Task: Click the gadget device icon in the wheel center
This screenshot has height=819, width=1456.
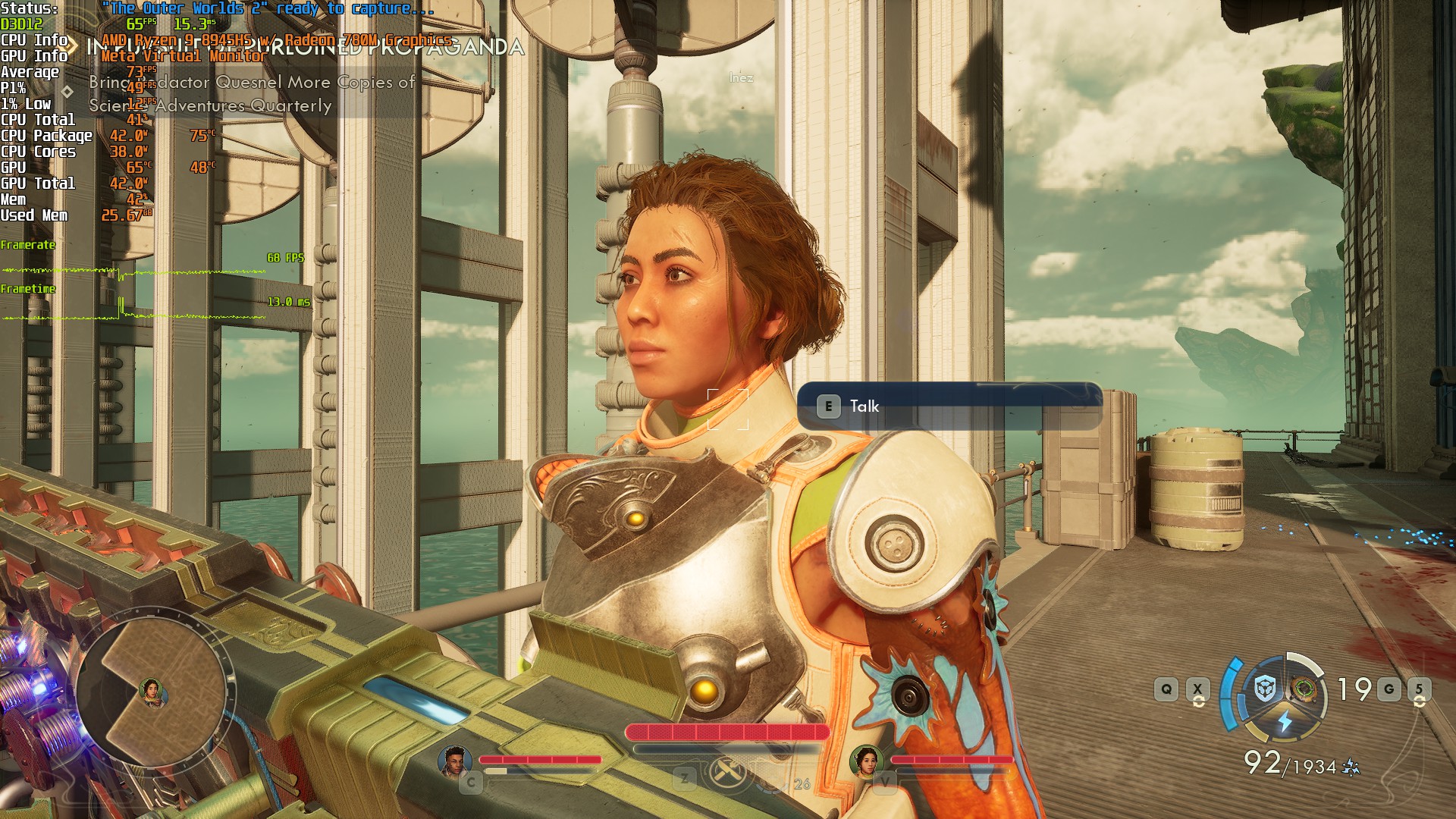Action: 1303,689
